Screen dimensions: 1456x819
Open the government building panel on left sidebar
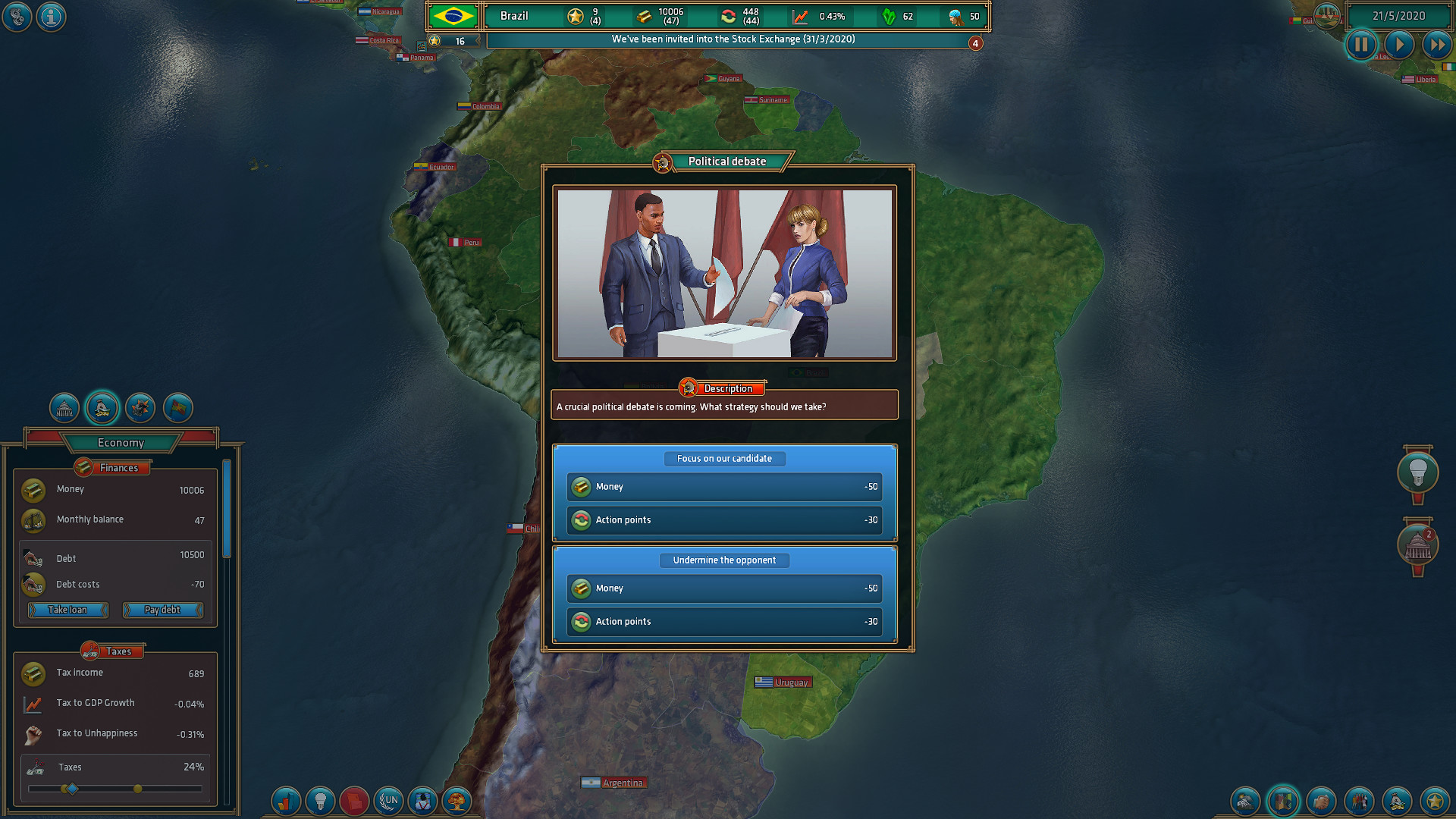[x=64, y=408]
